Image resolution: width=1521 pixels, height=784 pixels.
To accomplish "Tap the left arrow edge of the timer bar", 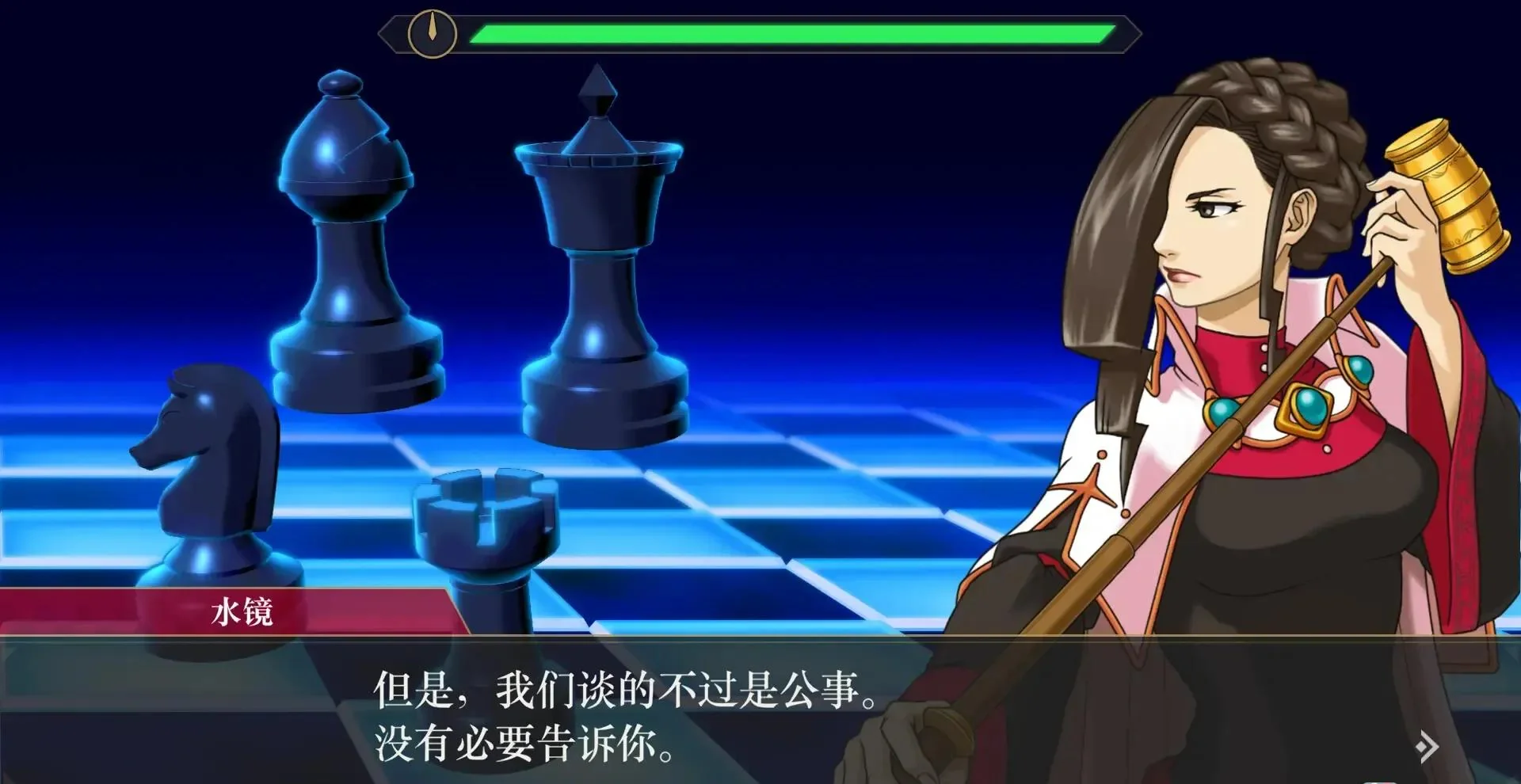I will pyautogui.click(x=390, y=33).
